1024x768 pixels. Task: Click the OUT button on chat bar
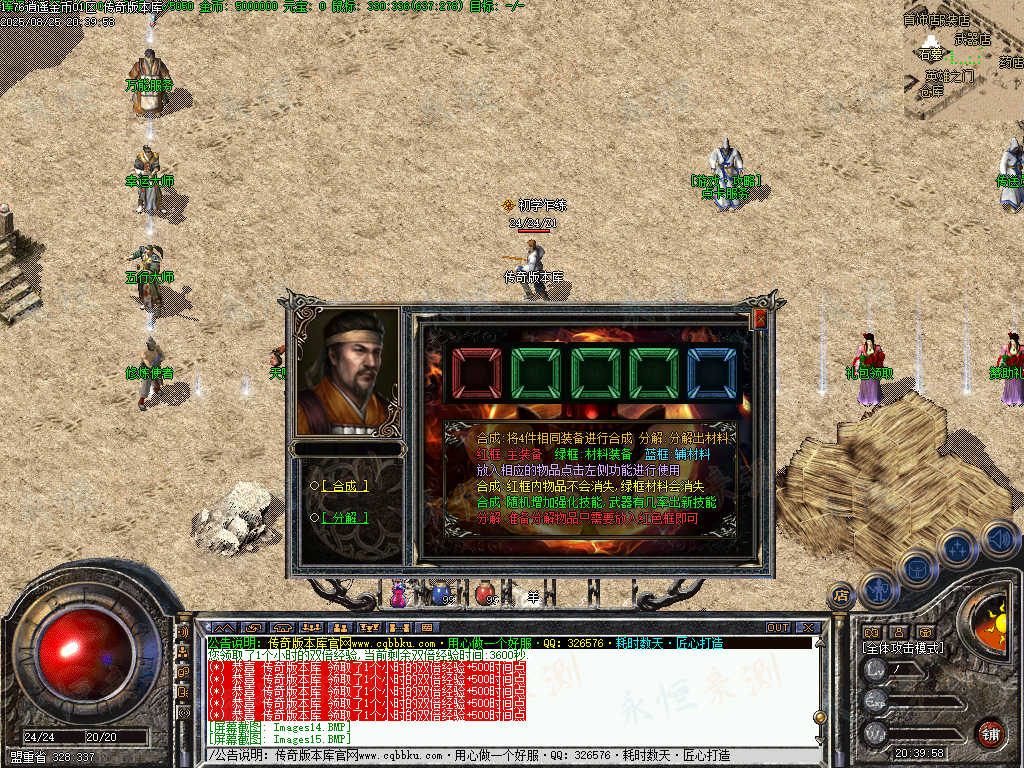point(778,628)
